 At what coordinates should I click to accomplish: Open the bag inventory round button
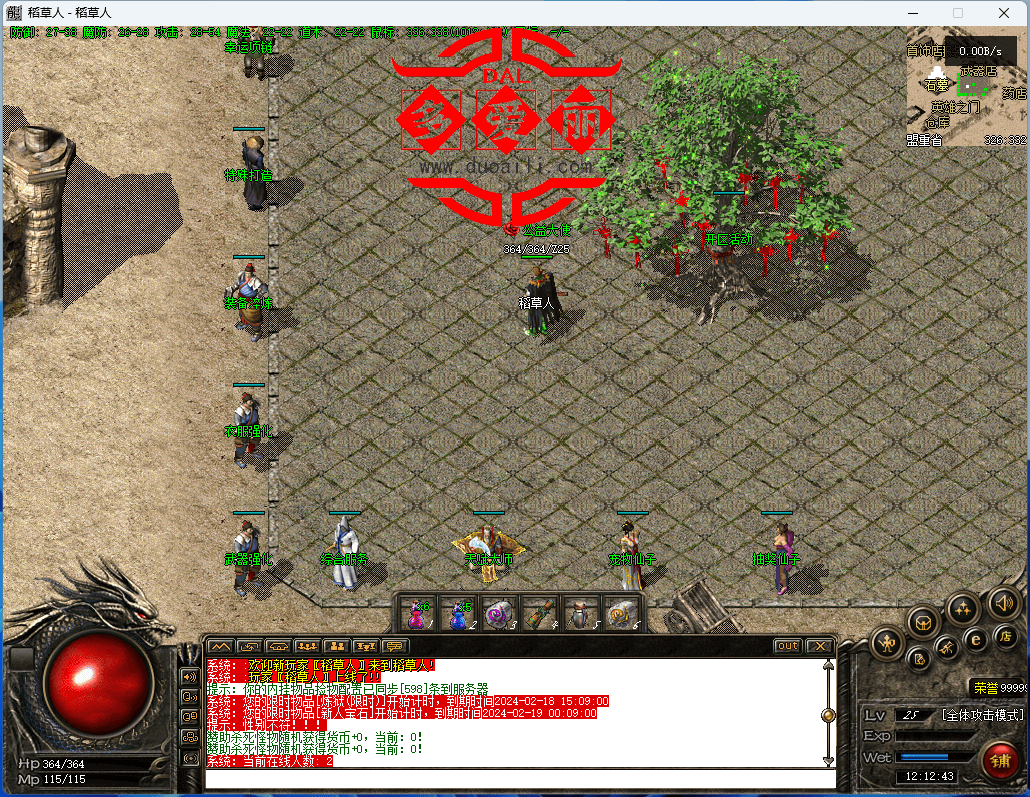(x=923, y=621)
